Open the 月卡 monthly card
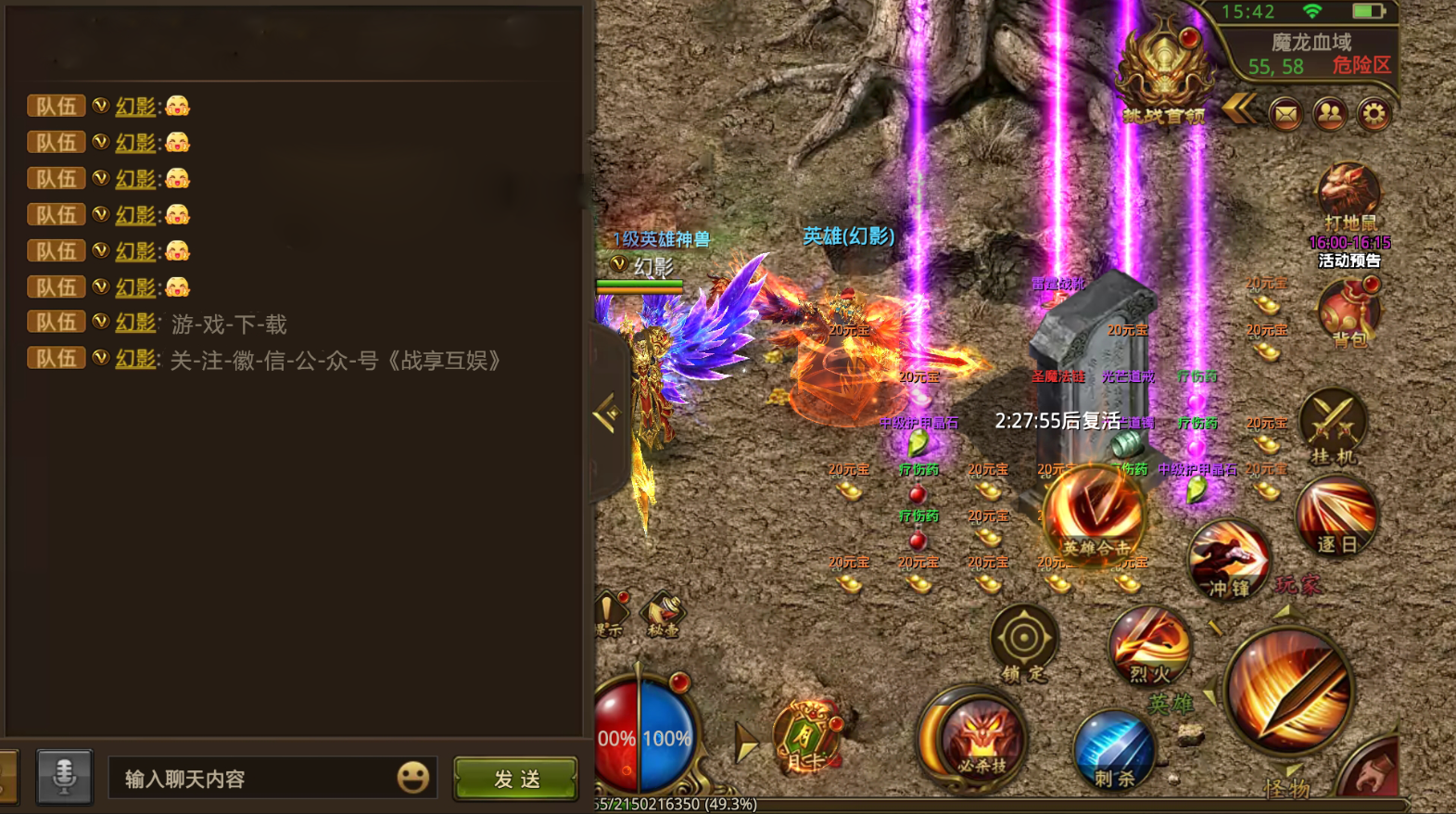1456x814 pixels. pos(806,739)
